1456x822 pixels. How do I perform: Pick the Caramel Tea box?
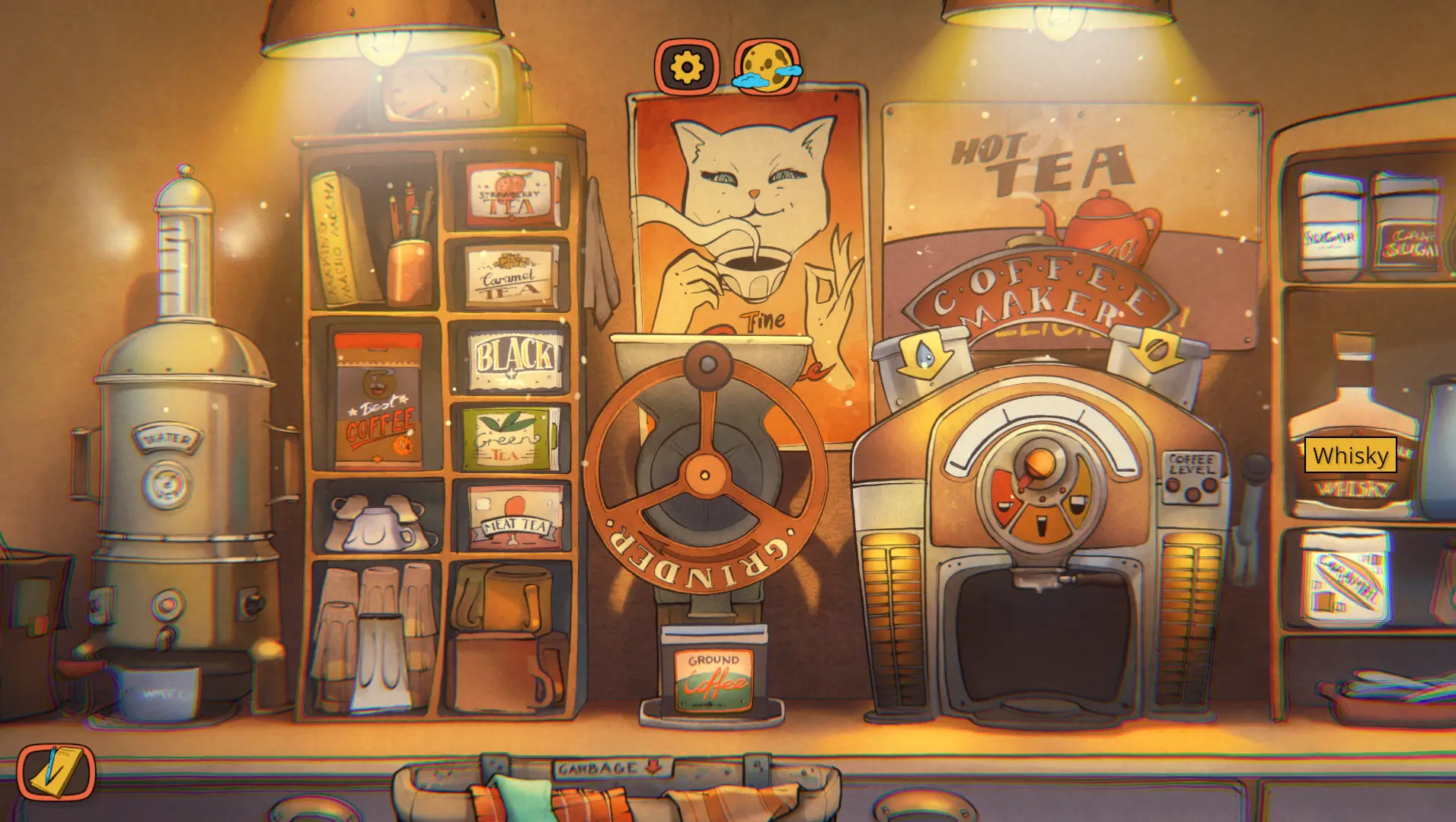coord(511,277)
